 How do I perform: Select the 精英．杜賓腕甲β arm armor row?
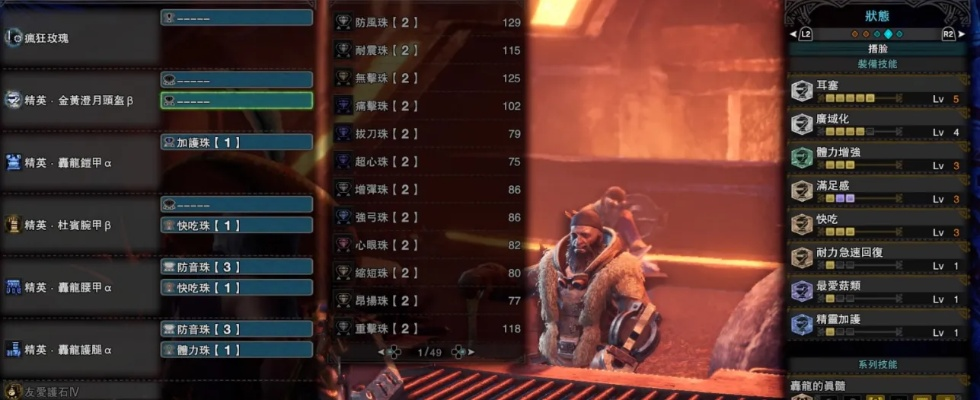tap(80, 225)
